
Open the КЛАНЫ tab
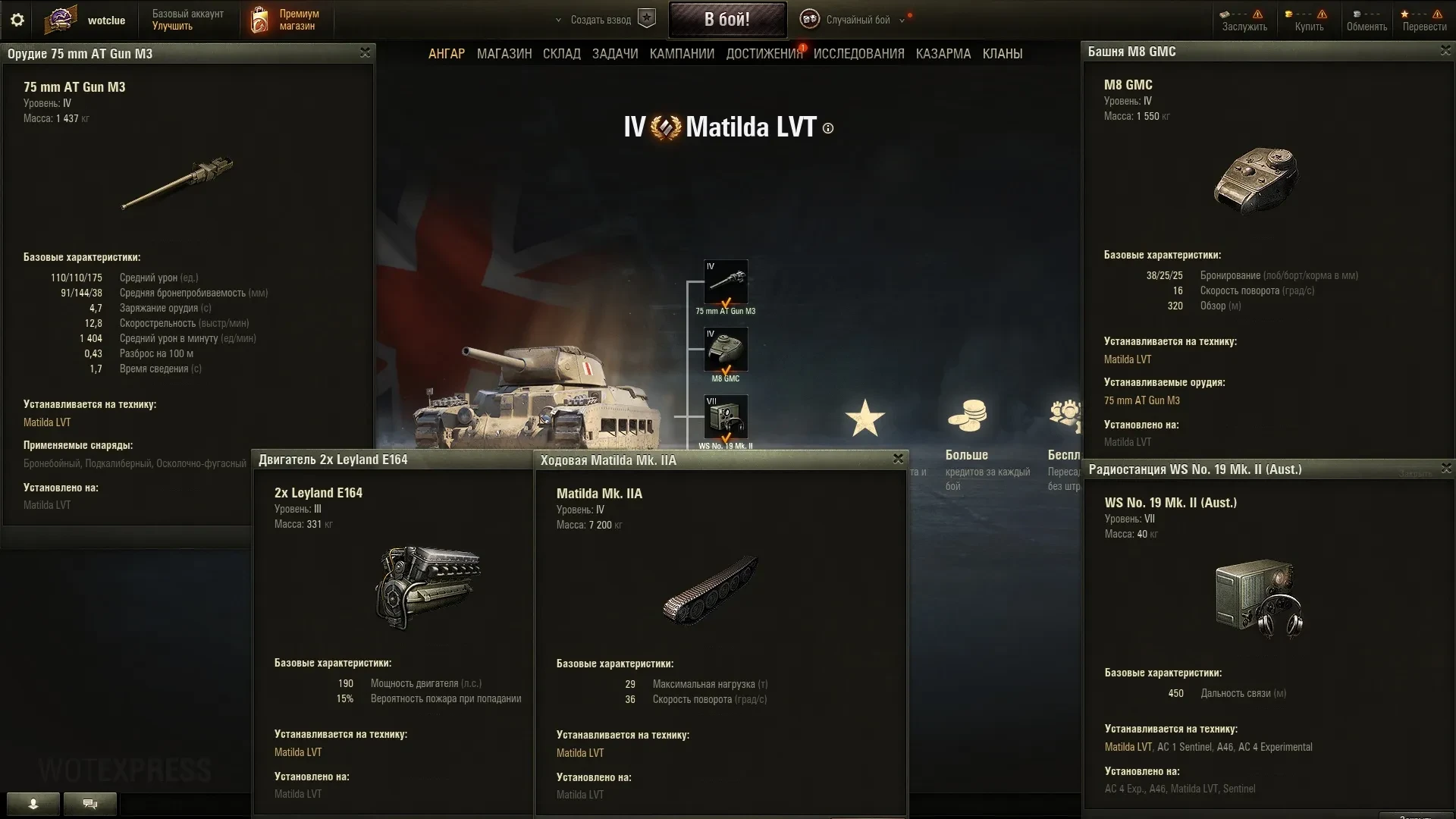[x=1002, y=54]
